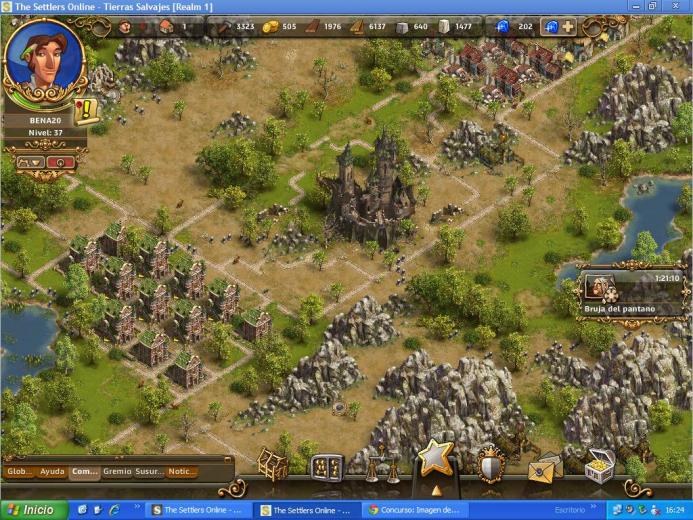Open the quest scroll with exclamation mark
The height and width of the screenshot is (520, 693).
click(x=86, y=109)
